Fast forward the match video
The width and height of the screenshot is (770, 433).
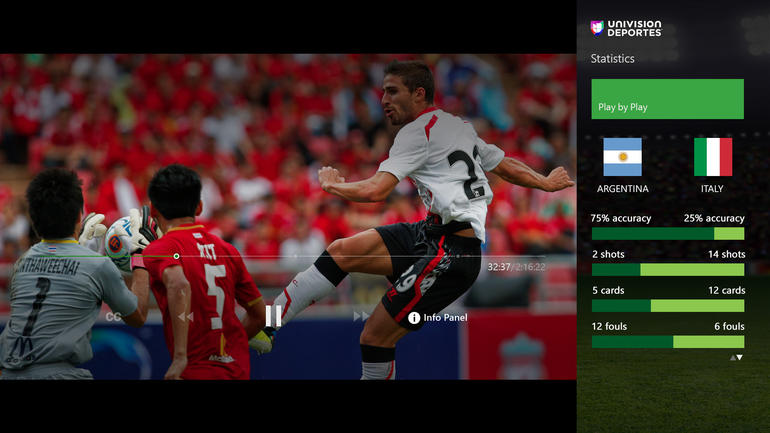coord(361,317)
